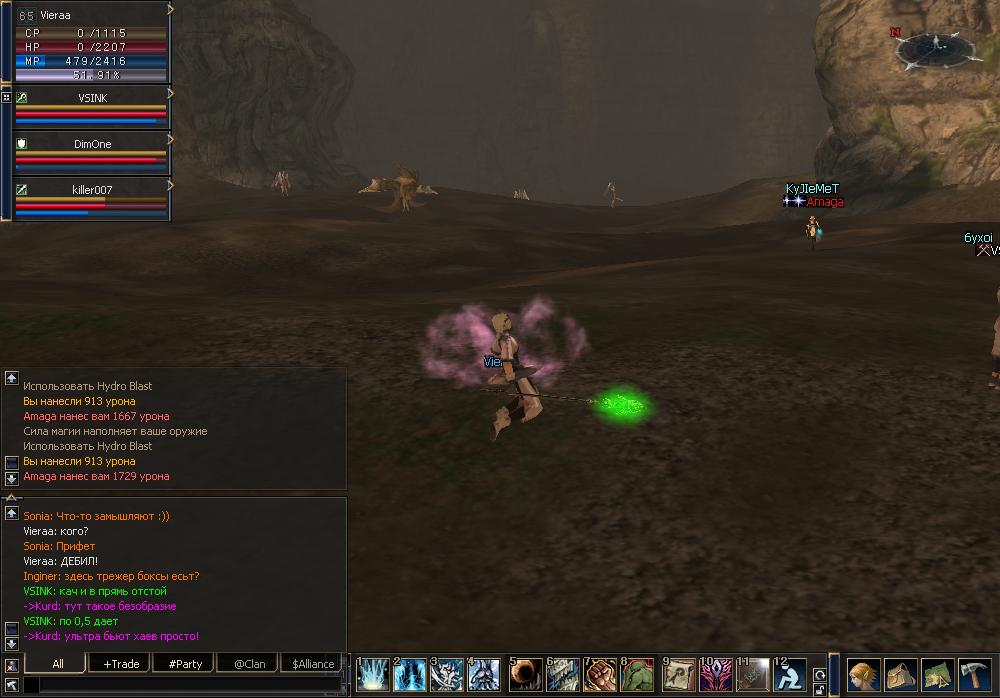Activate the dark orb skill in slot 5

[525, 675]
